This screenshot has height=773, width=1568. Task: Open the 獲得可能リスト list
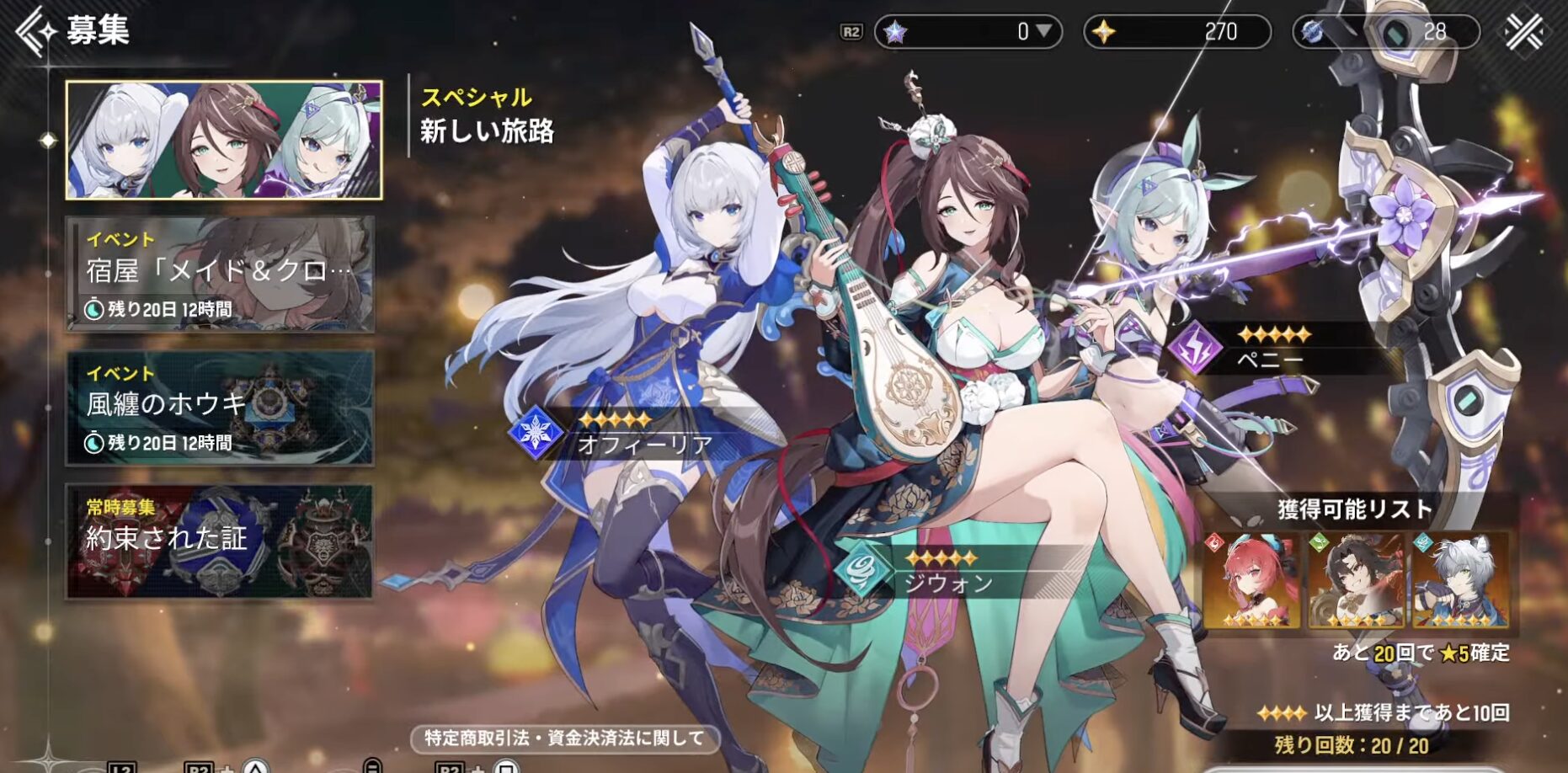pos(1354,509)
